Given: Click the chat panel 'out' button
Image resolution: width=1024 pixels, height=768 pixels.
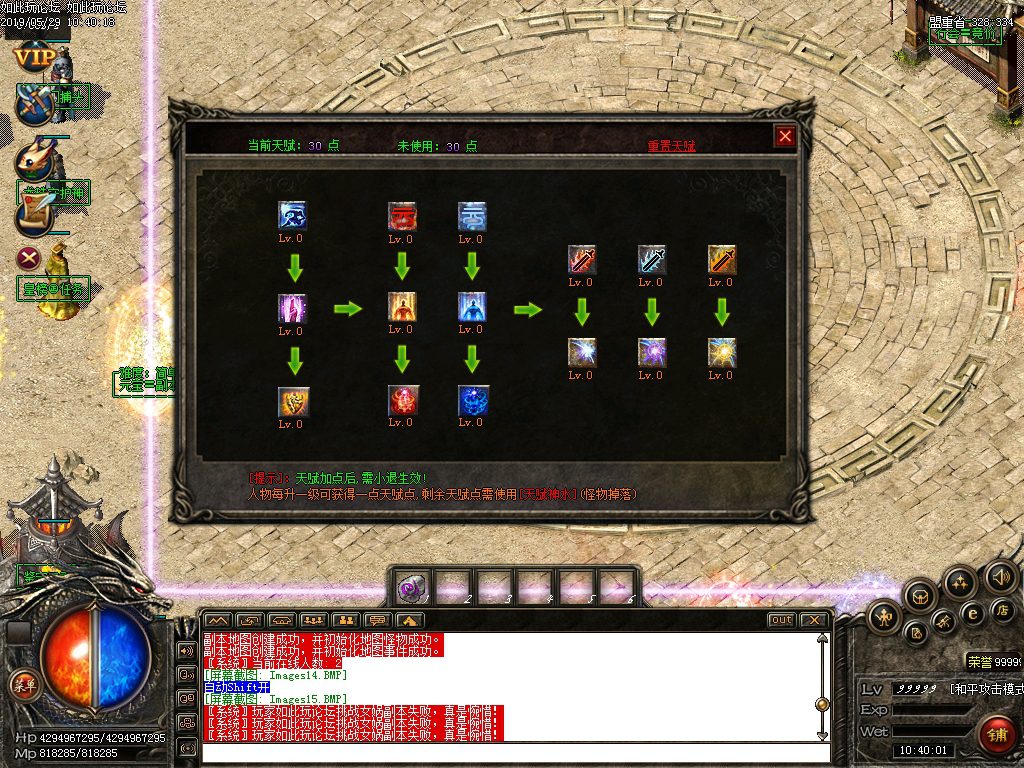Looking at the screenshot, I should tap(781, 620).
